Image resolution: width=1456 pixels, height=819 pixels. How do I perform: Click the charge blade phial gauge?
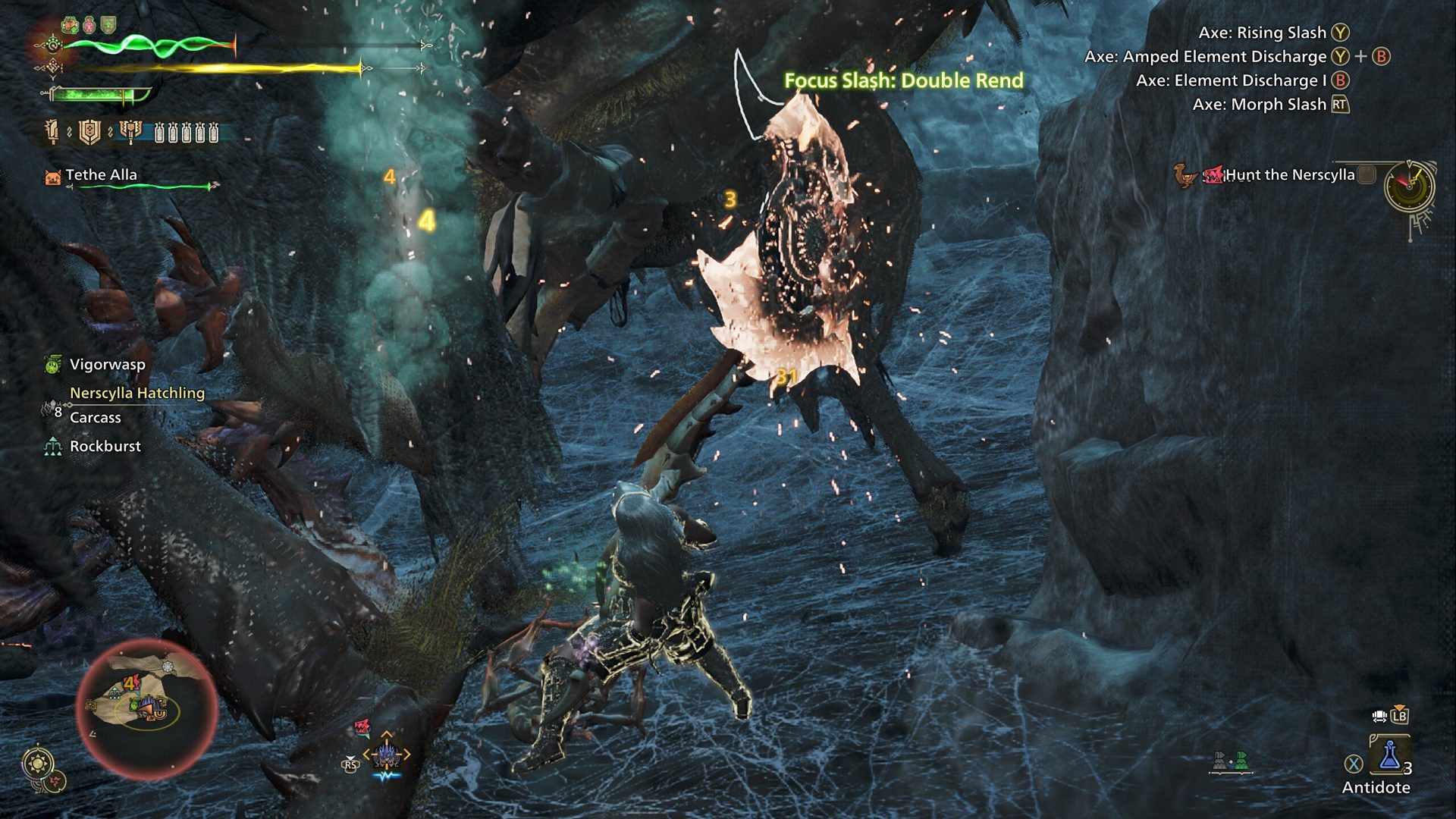[x=187, y=133]
